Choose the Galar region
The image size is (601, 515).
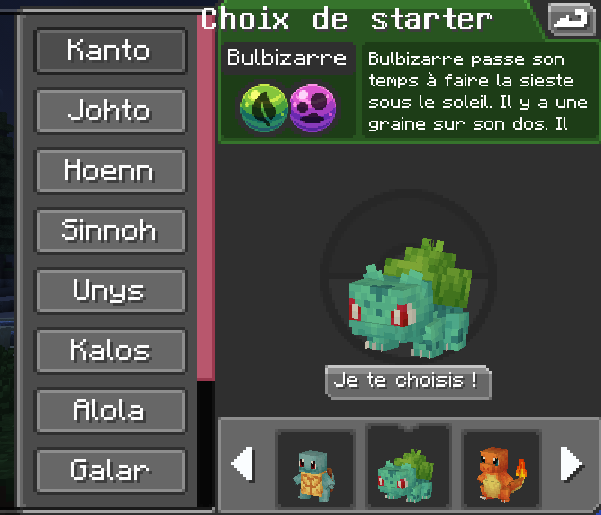coord(110,470)
